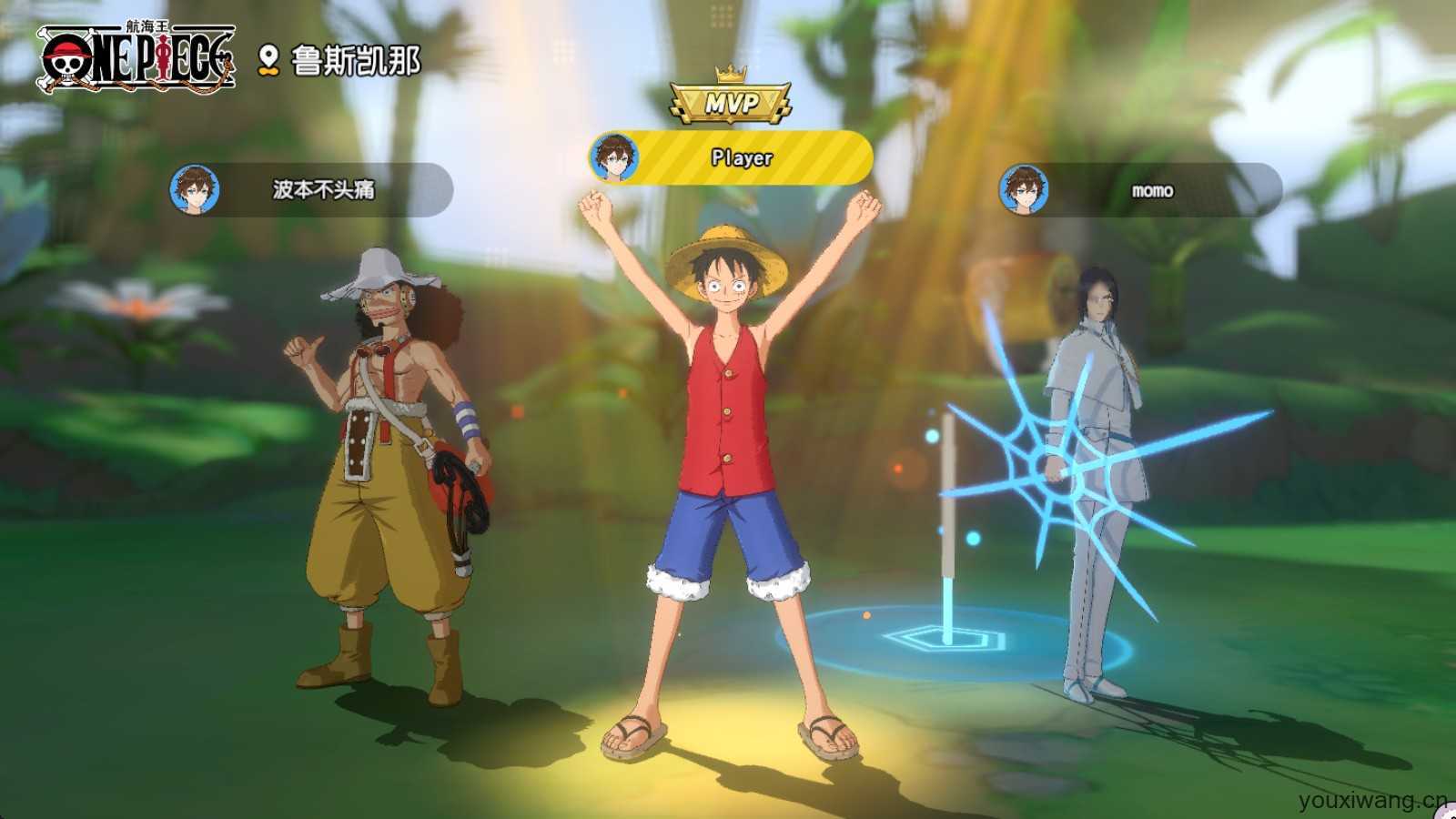Select the MVP player named Player
Viewport: 1456px width, 819px height.
(x=742, y=157)
